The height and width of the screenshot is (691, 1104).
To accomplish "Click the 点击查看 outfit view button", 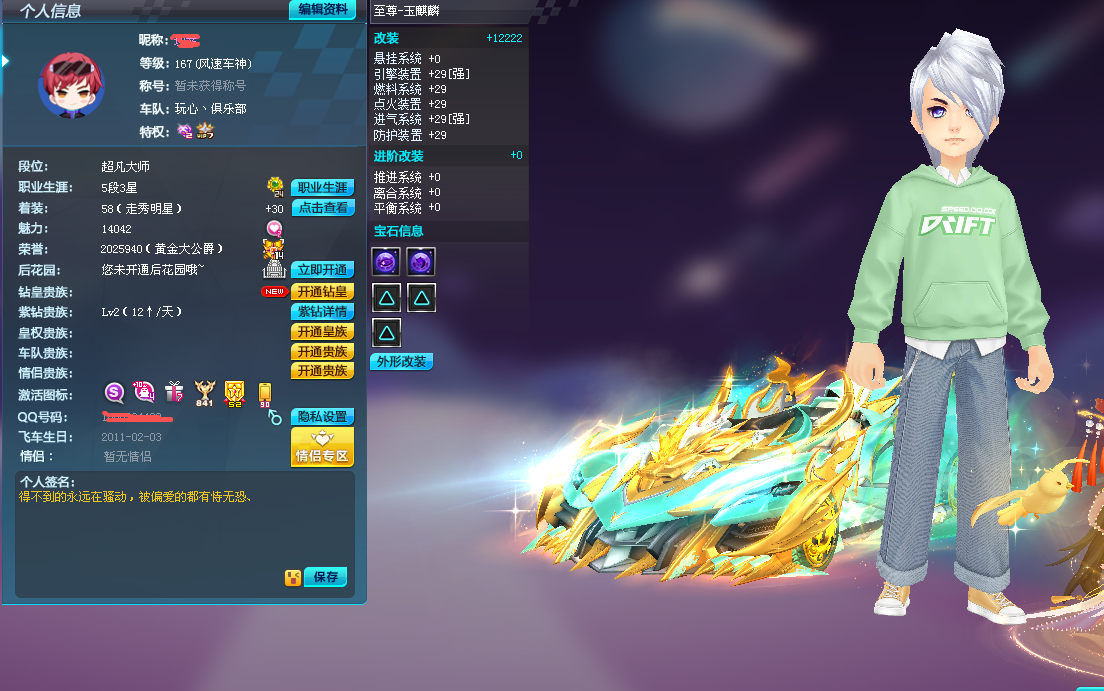I will (x=322, y=208).
